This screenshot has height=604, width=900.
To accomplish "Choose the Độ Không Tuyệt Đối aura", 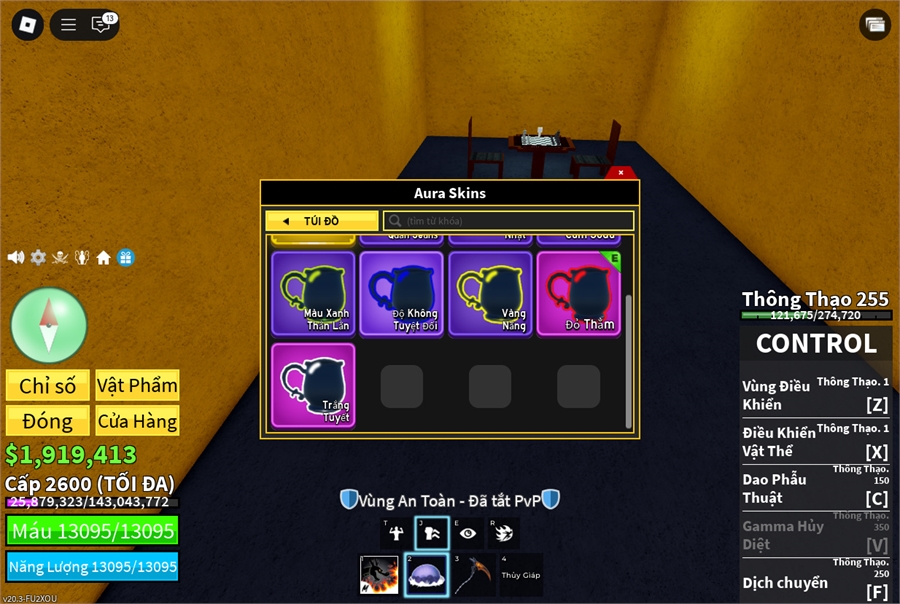I will click(401, 293).
